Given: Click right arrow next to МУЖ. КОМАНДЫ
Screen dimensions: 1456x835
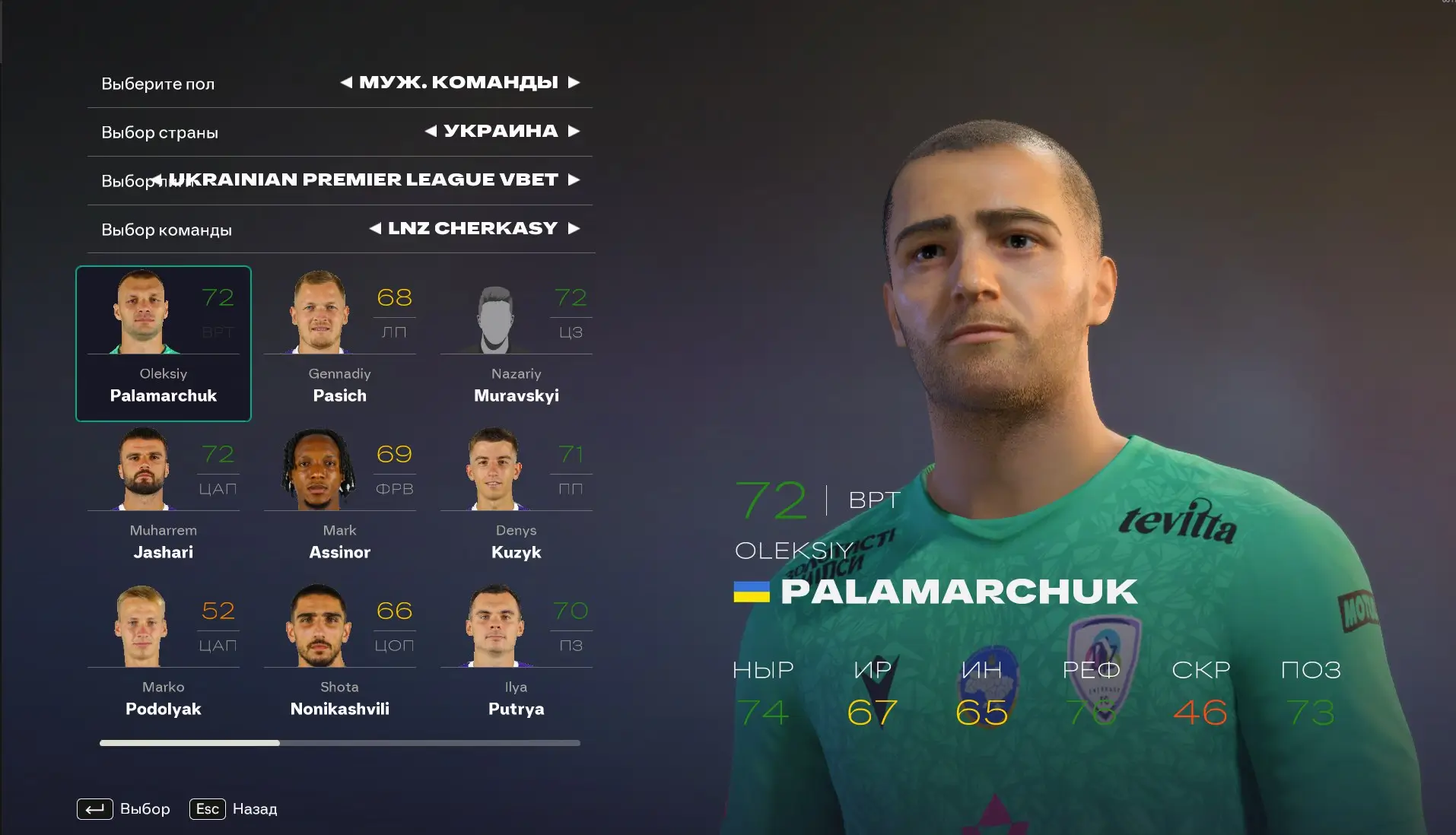Looking at the screenshot, I should pyautogui.click(x=574, y=82).
